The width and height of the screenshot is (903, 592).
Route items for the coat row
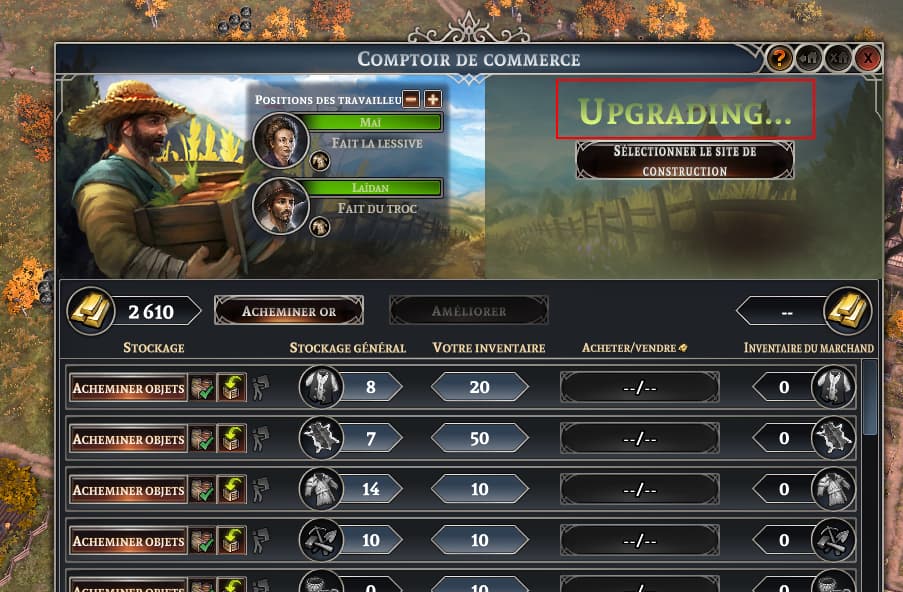coord(128,388)
